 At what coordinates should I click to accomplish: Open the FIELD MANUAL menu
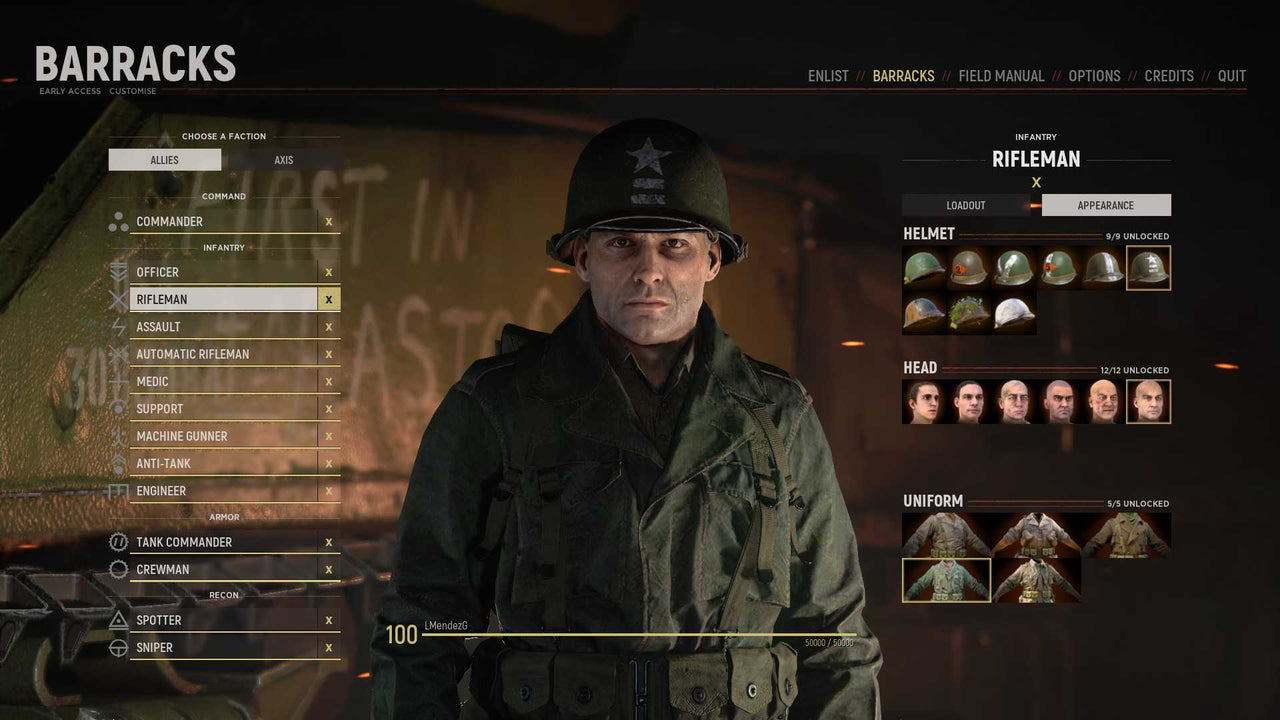click(x=1001, y=75)
